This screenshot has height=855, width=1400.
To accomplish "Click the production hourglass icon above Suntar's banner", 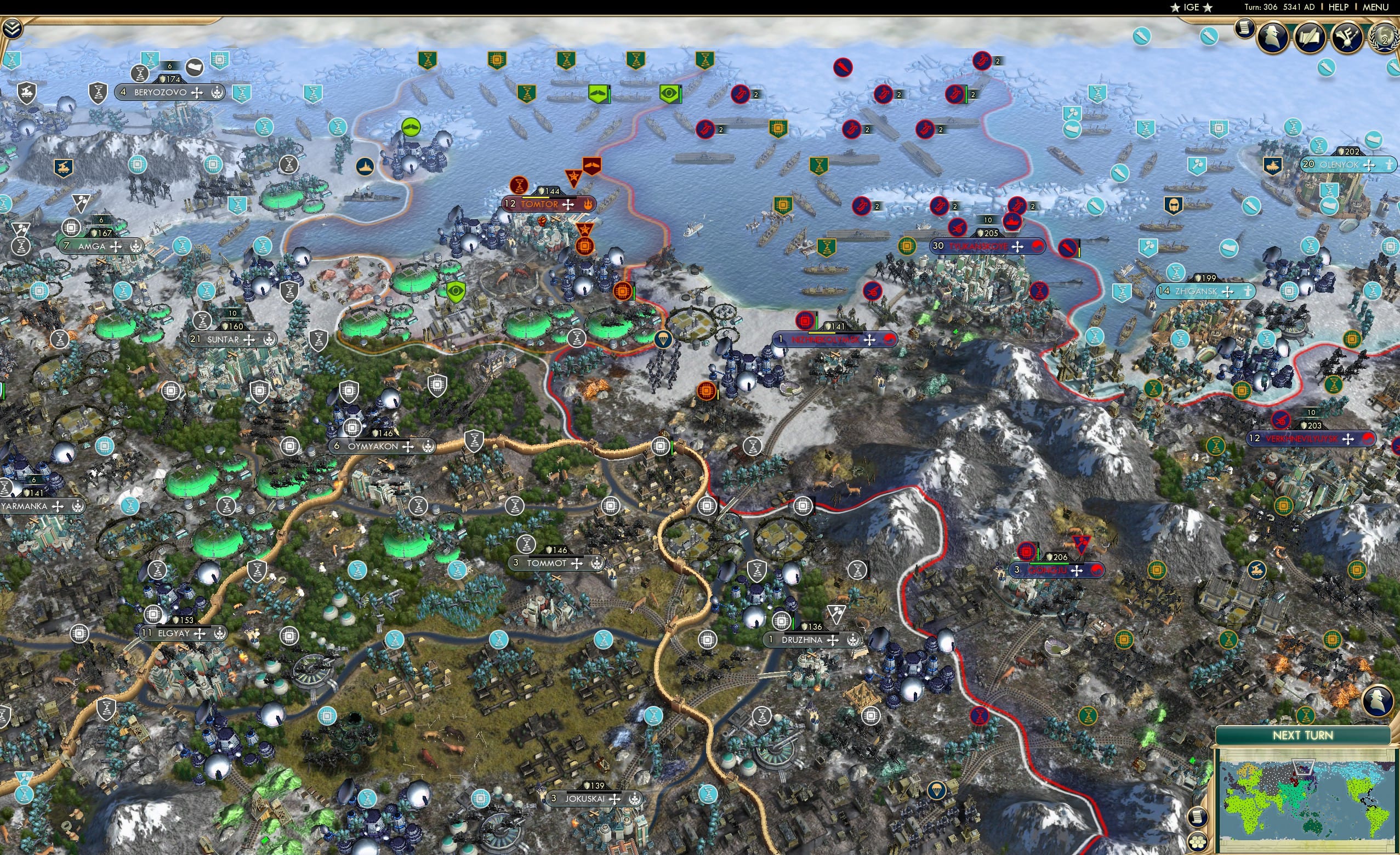I will point(202,321).
